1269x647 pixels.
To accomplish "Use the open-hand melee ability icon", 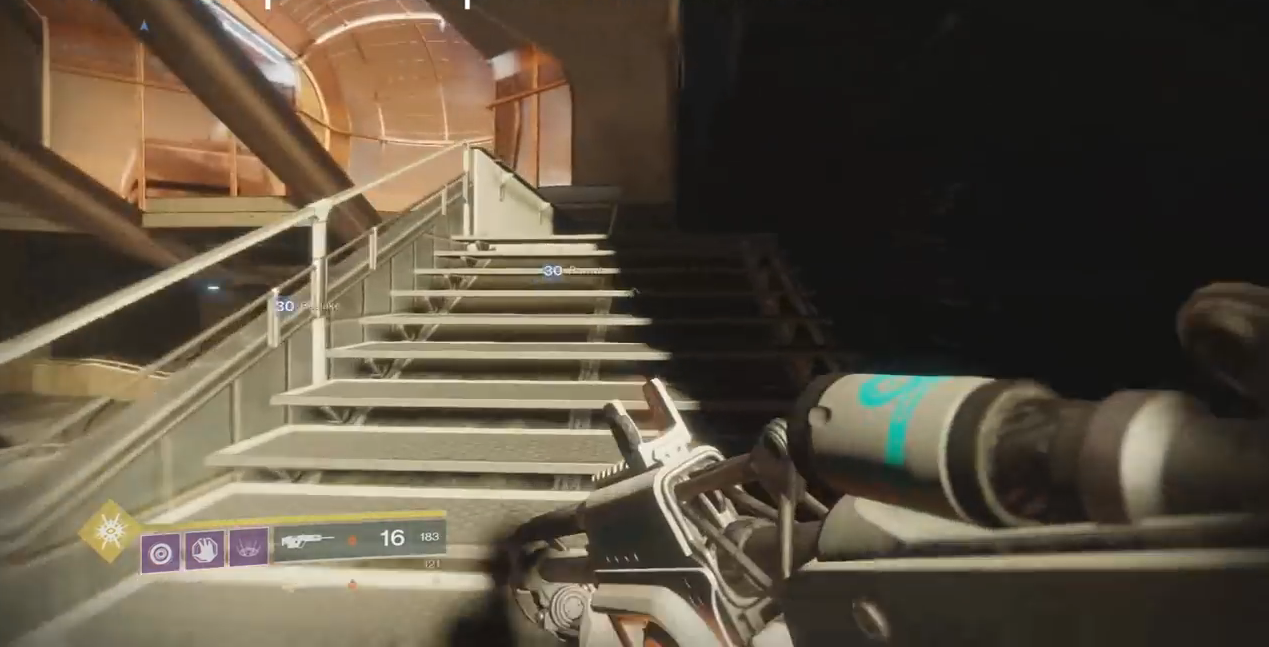I will click(204, 549).
